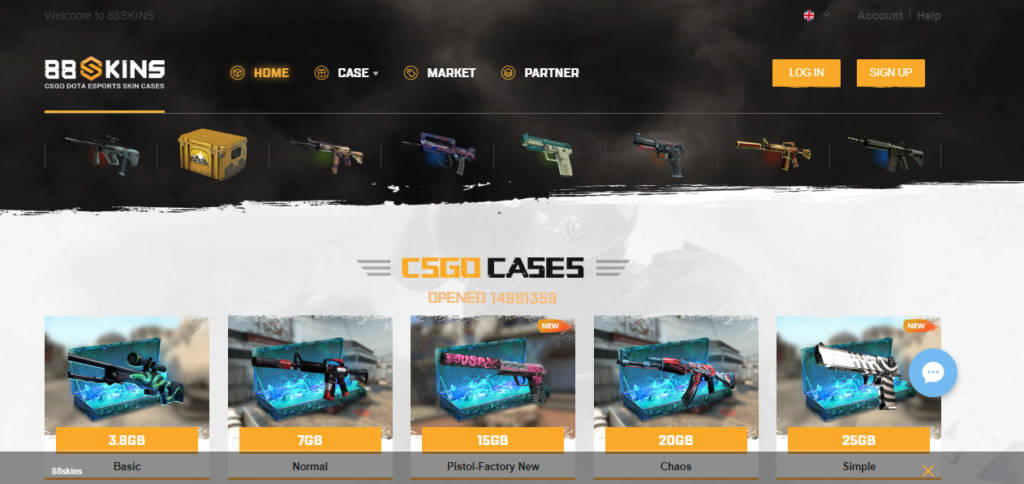This screenshot has height=484, width=1024.
Task: Select the yellow weapon case in the drop strip
Action: point(211,153)
